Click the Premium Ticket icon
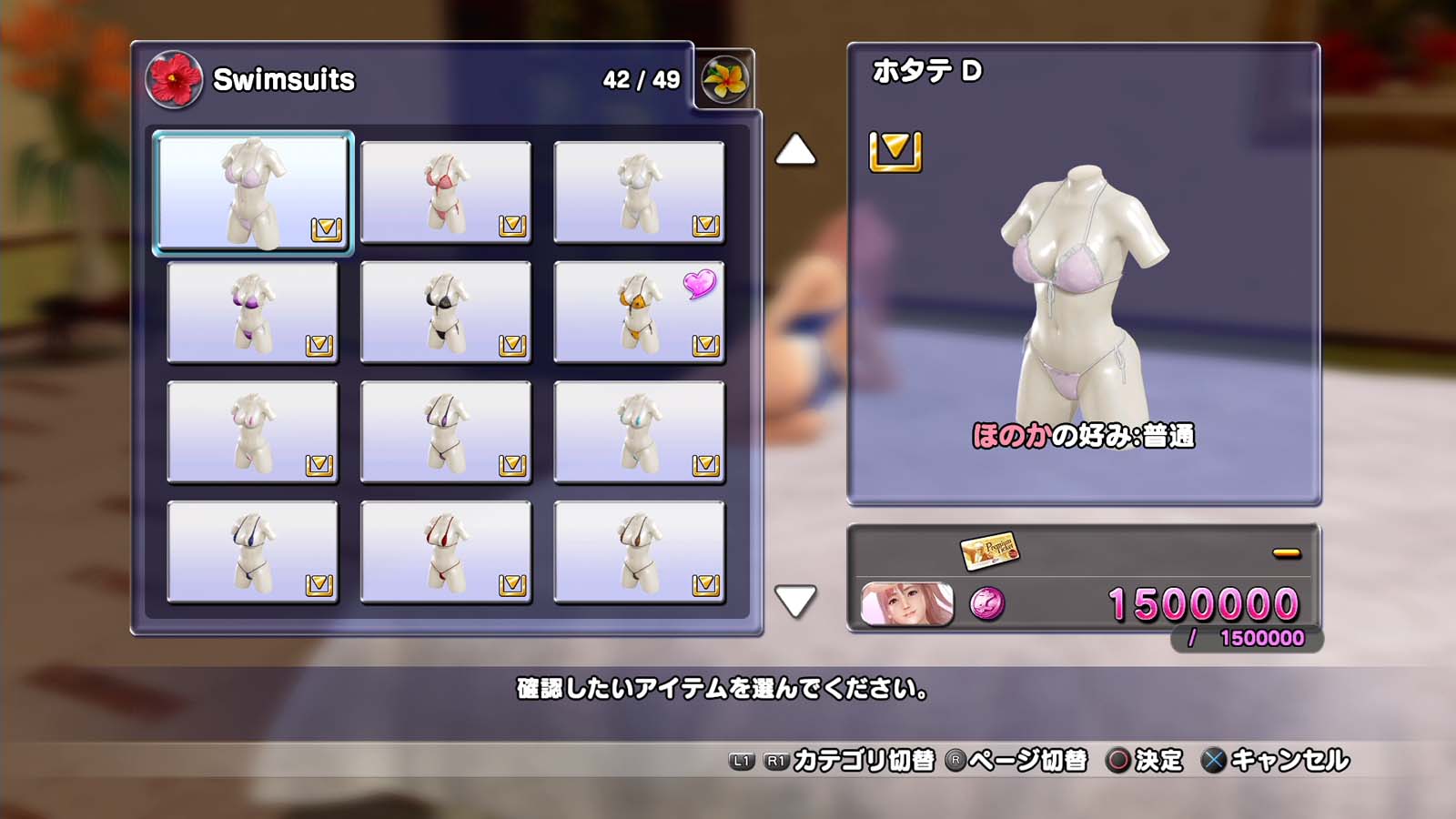The image size is (1456, 819). point(989,551)
